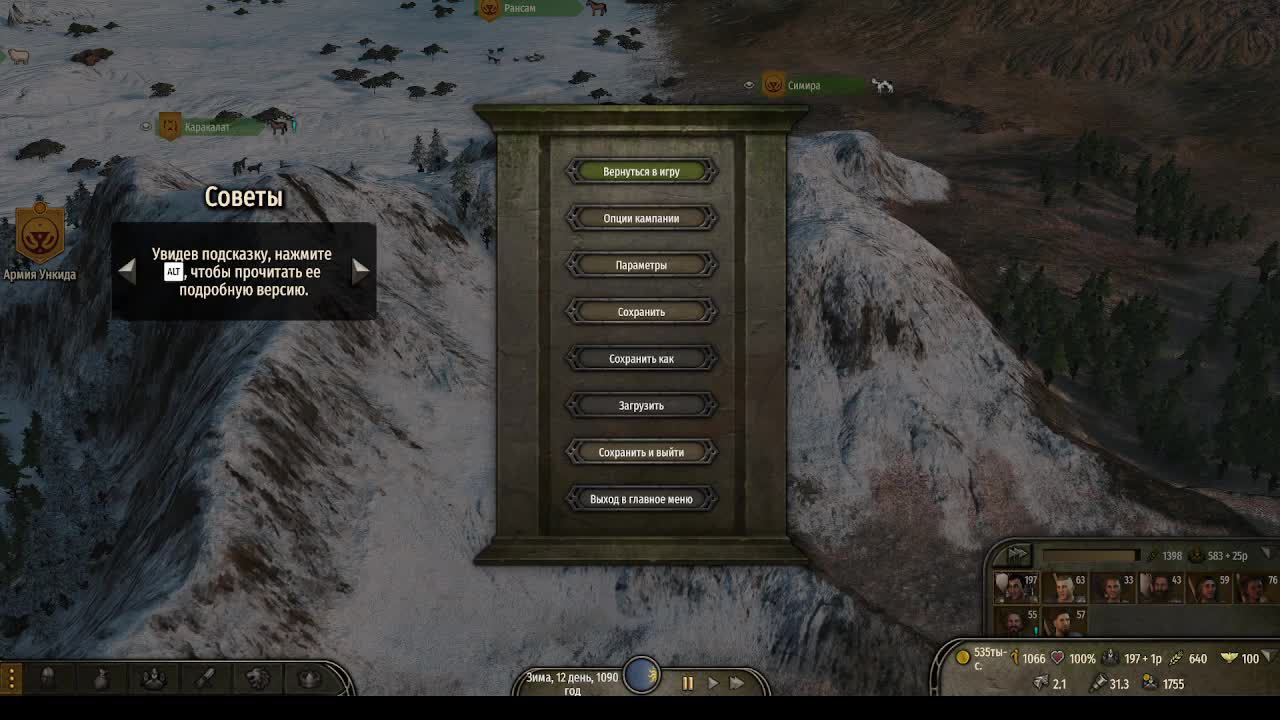Open the inventory bag icon

tap(101, 677)
